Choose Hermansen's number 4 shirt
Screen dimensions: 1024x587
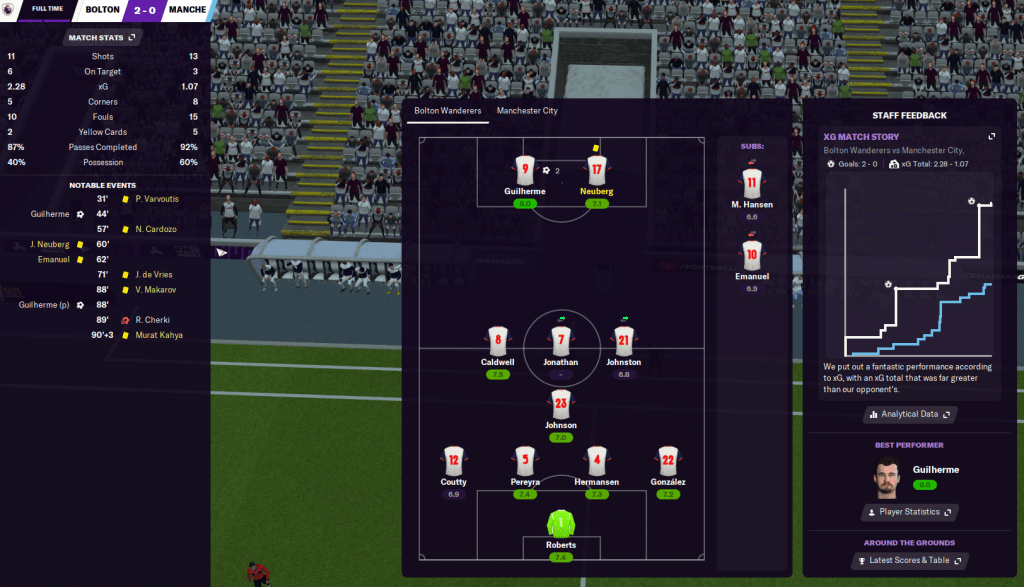(597, 461)
